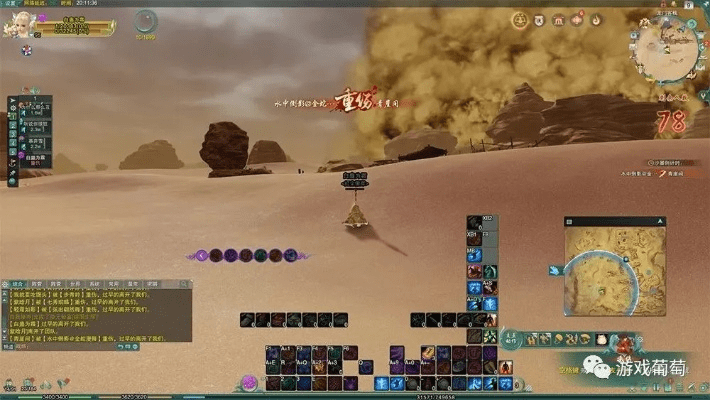Click the round gauge beside the player frame
The width and height of the screenshot is (710, 400).
click(x=147, y=21)
